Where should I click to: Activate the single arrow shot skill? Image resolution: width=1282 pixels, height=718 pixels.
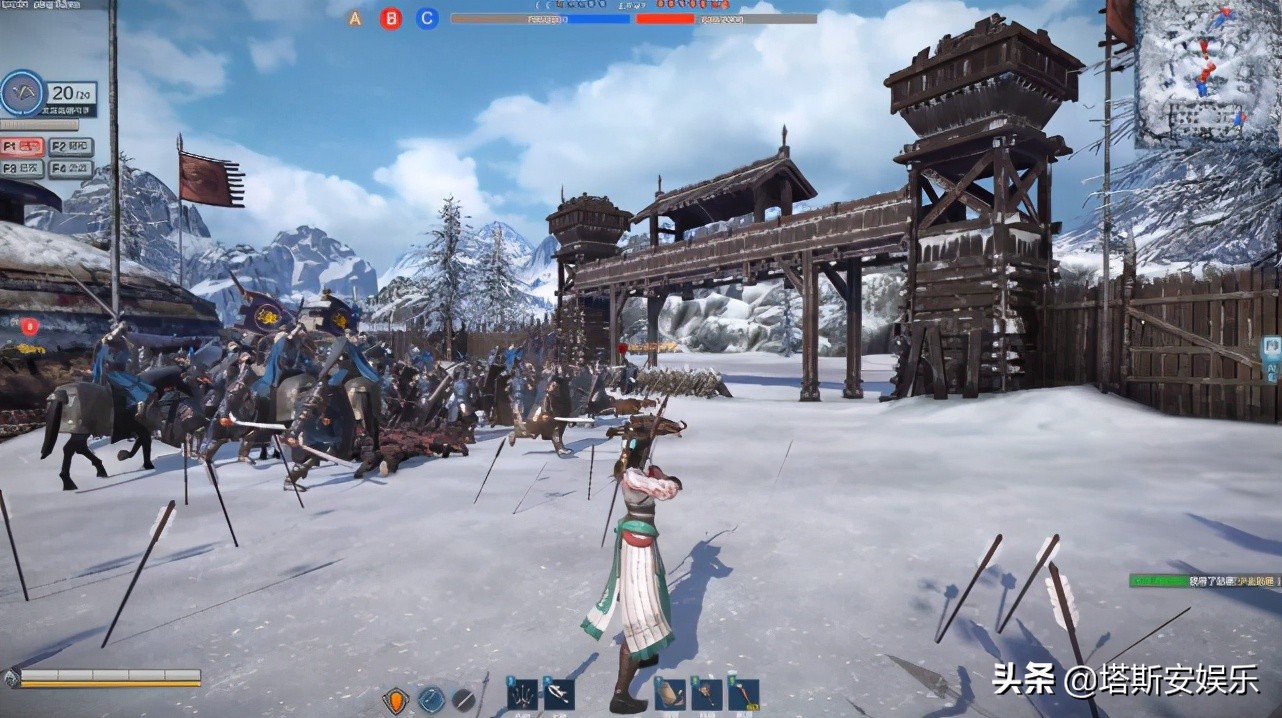coord(559,692)
